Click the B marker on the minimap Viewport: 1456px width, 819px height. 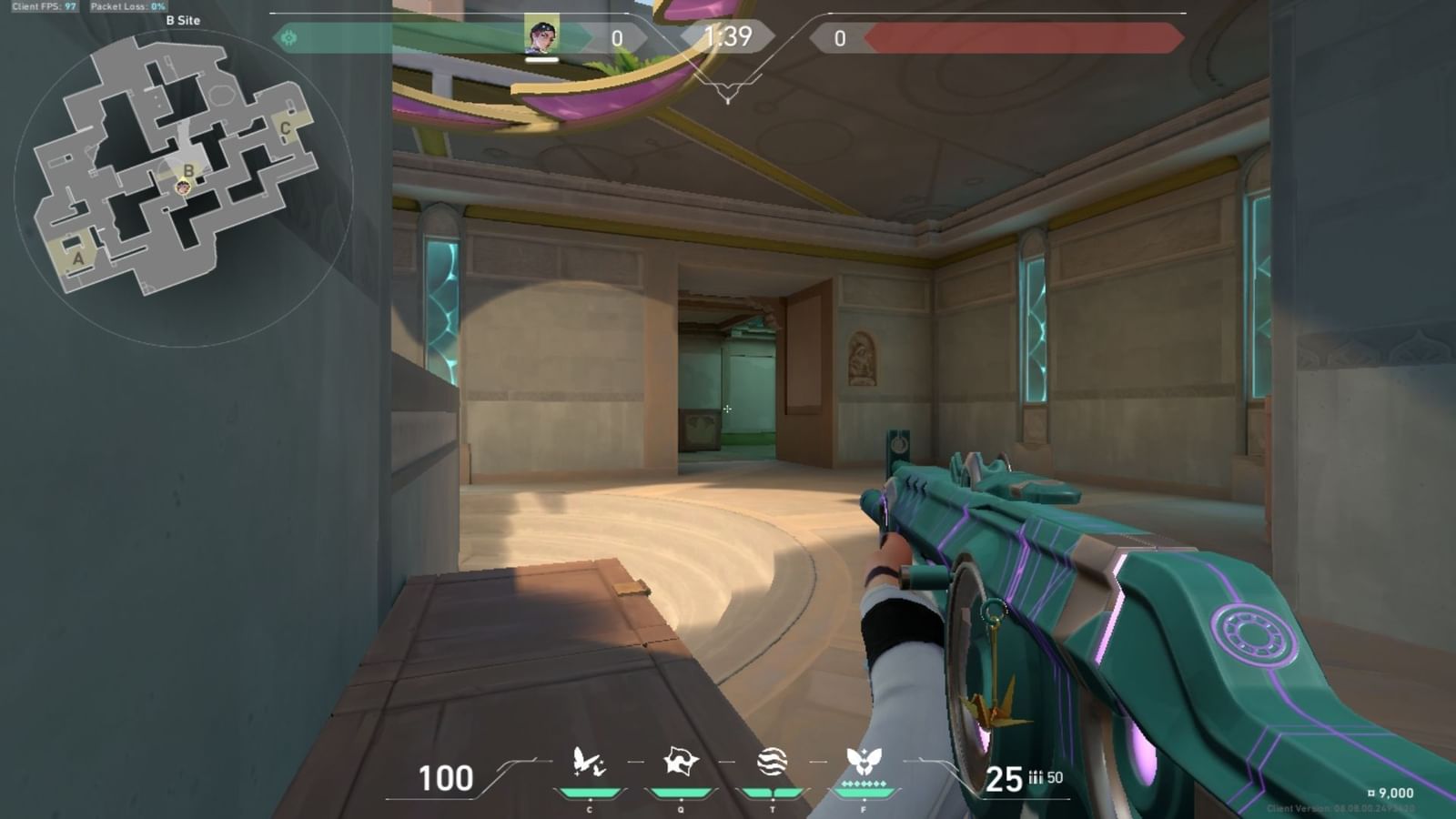click(x=188, y=171)
